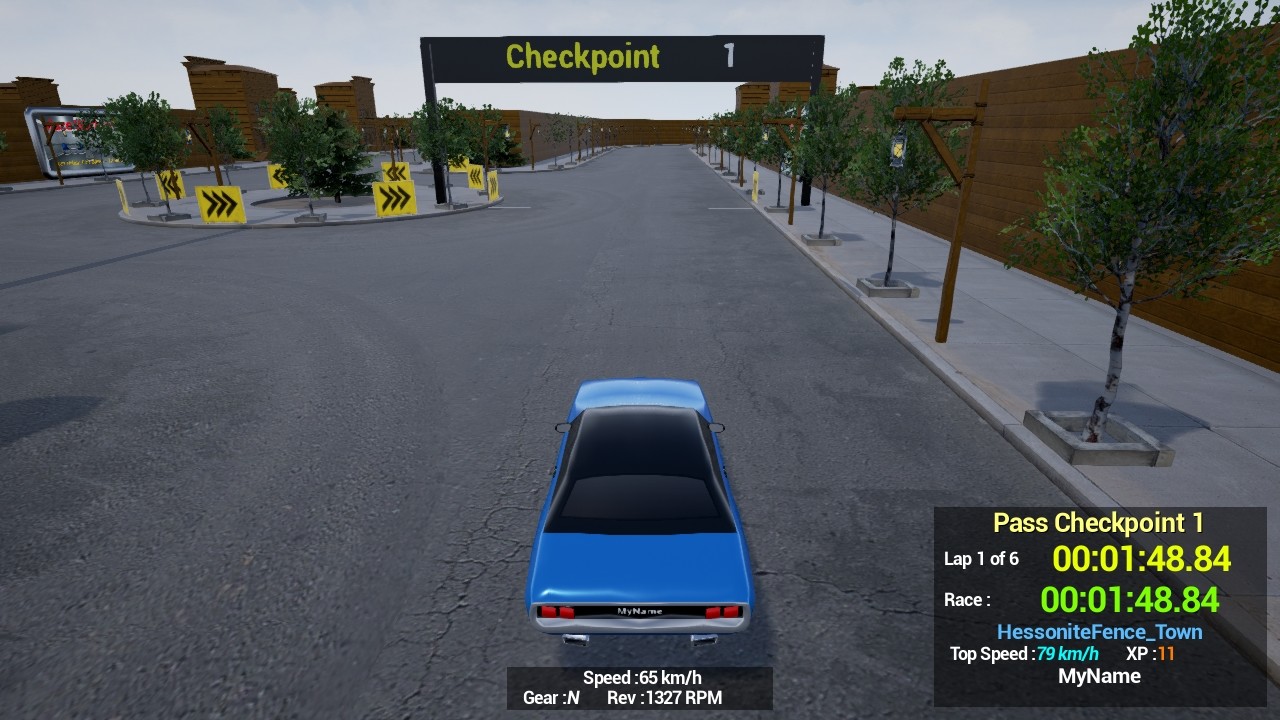Select the leftward chevron arrow sign near the roundabout

coord(280,178)
